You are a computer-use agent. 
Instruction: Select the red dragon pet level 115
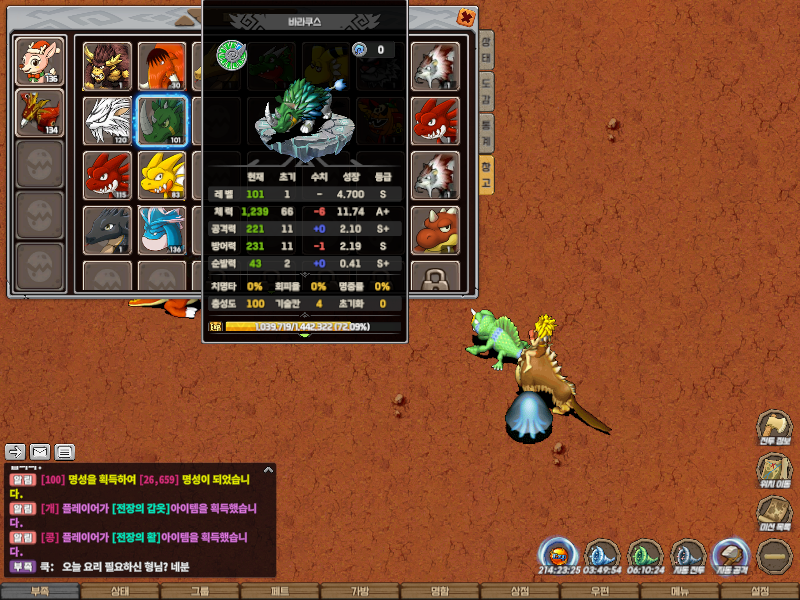[107, 175]
